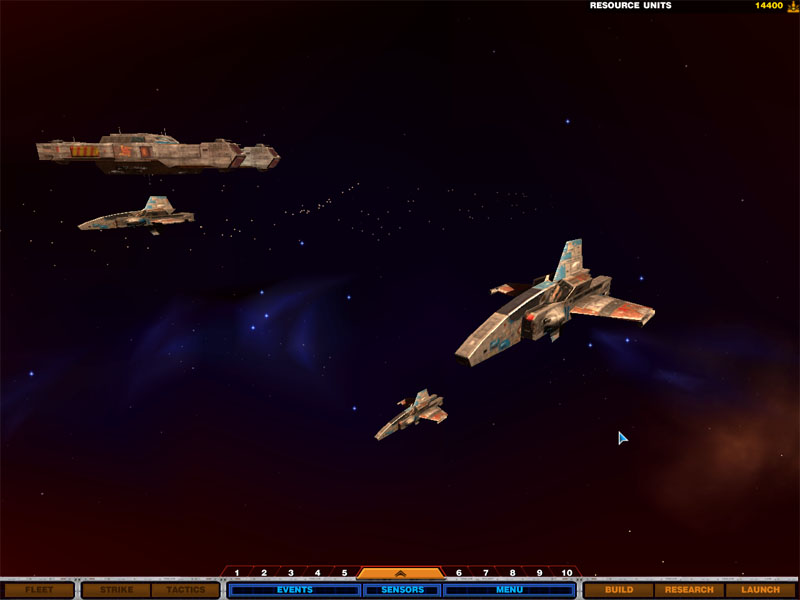Select control group 6 tab

pos(459,573)
